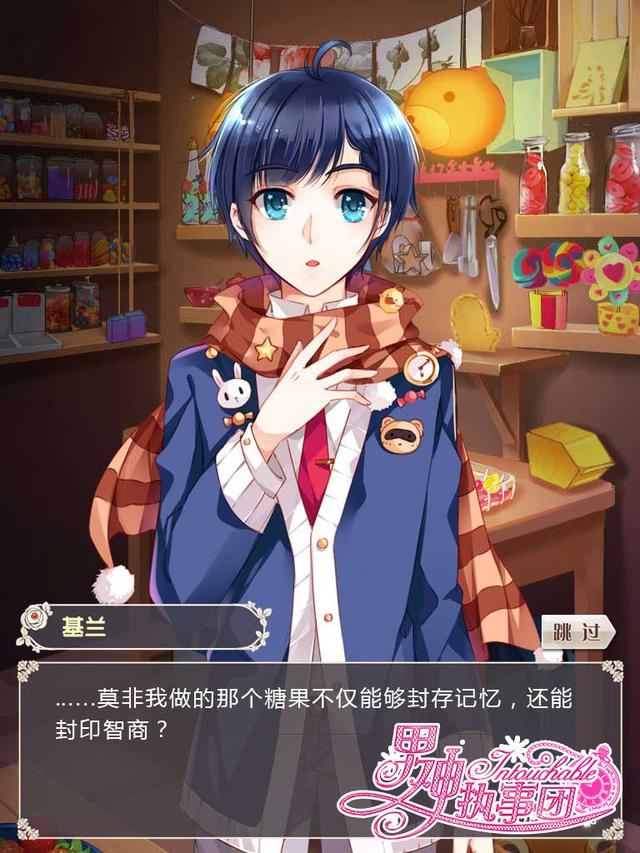Advance the dialogue by clicking the text box
The width and height of the screenshot is (640, 853).
(x=300, y=740)
